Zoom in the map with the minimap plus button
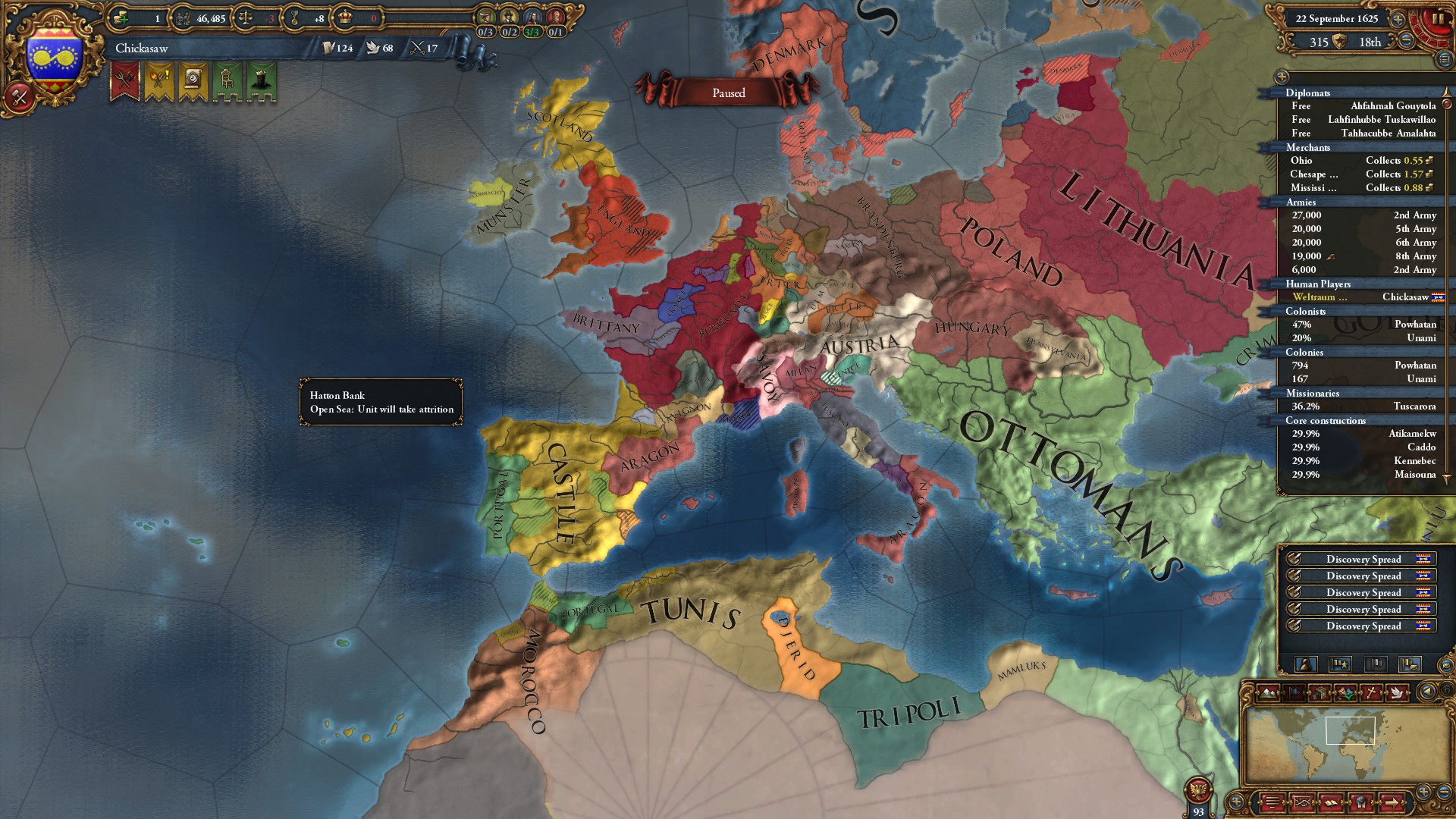 [x=1423, y=792]
